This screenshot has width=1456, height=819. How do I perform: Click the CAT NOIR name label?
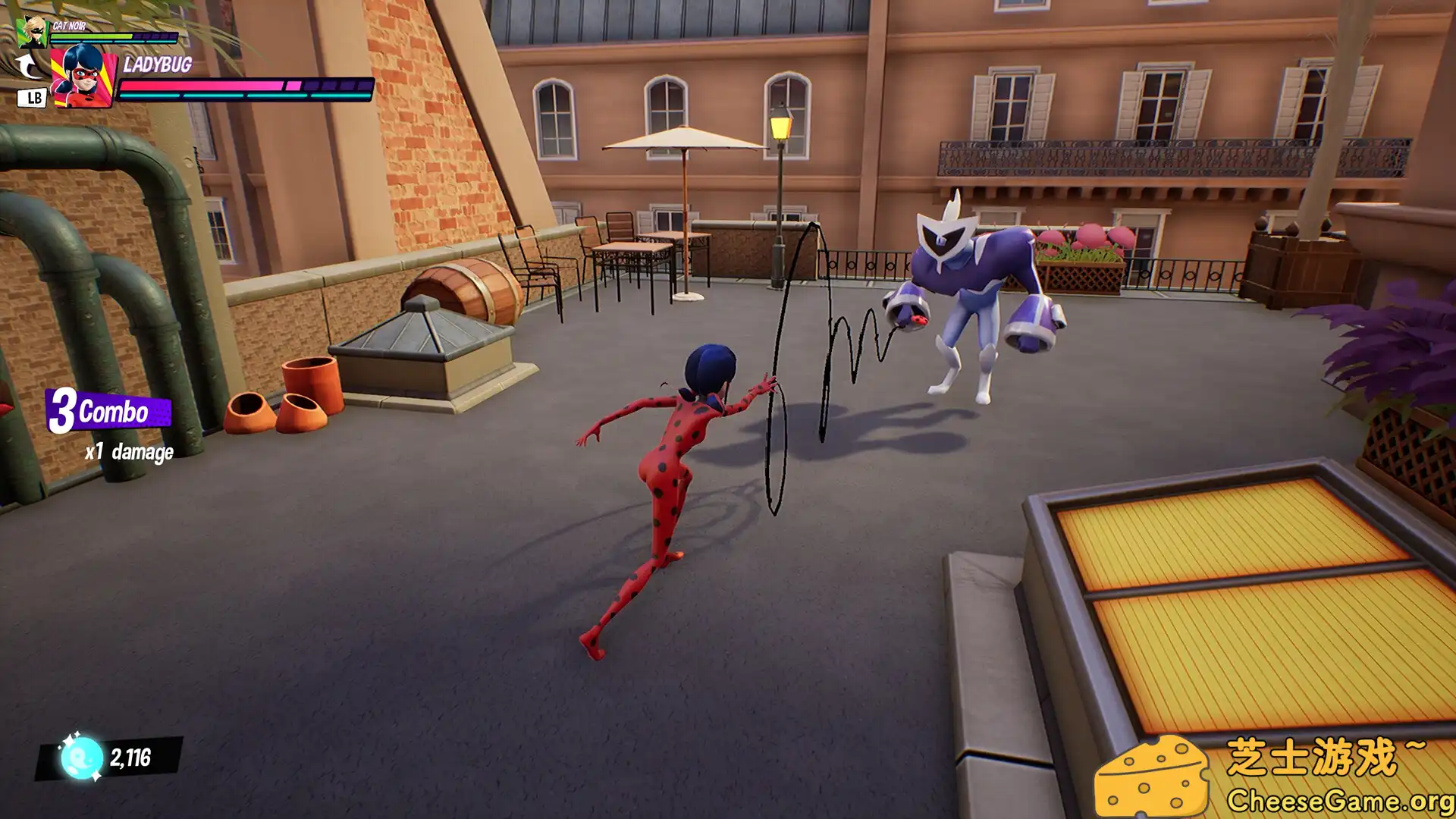coord(68,24)
